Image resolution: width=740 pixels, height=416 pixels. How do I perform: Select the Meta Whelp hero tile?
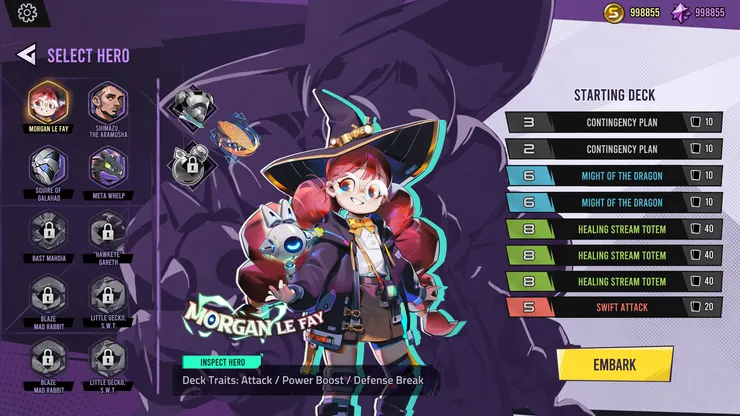108,166
